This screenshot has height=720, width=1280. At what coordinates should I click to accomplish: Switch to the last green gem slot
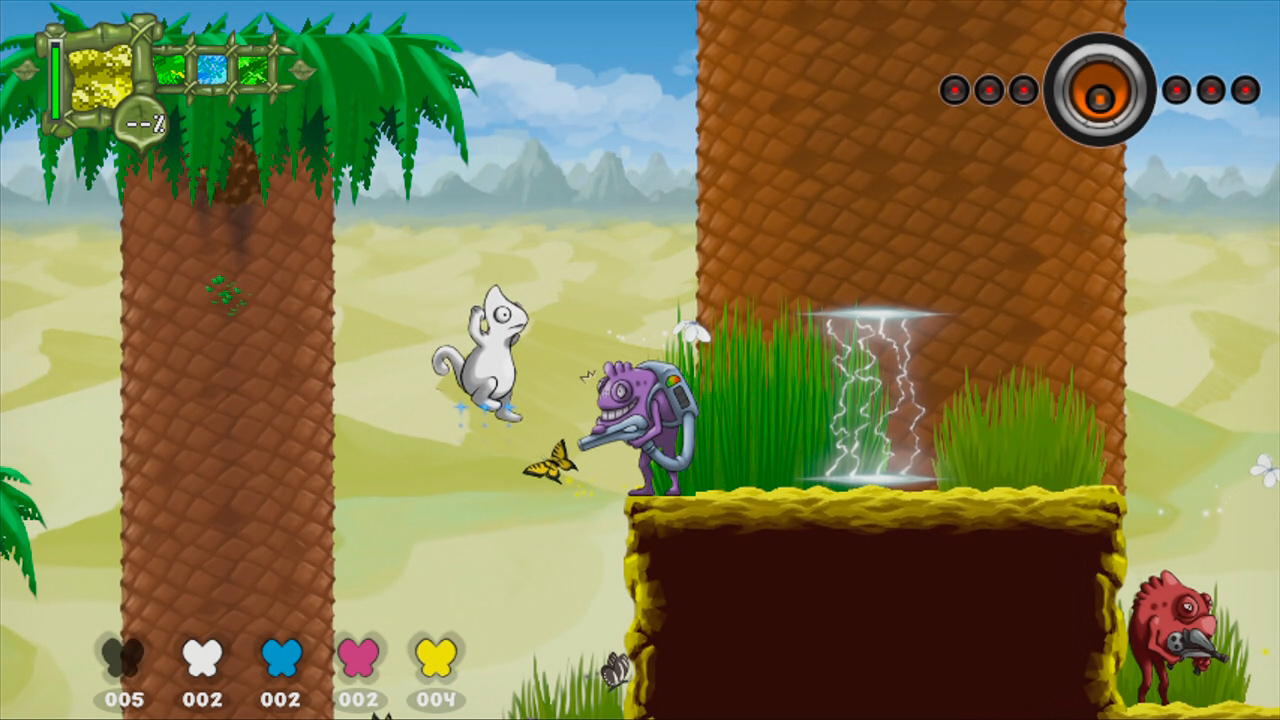[252, 68]
